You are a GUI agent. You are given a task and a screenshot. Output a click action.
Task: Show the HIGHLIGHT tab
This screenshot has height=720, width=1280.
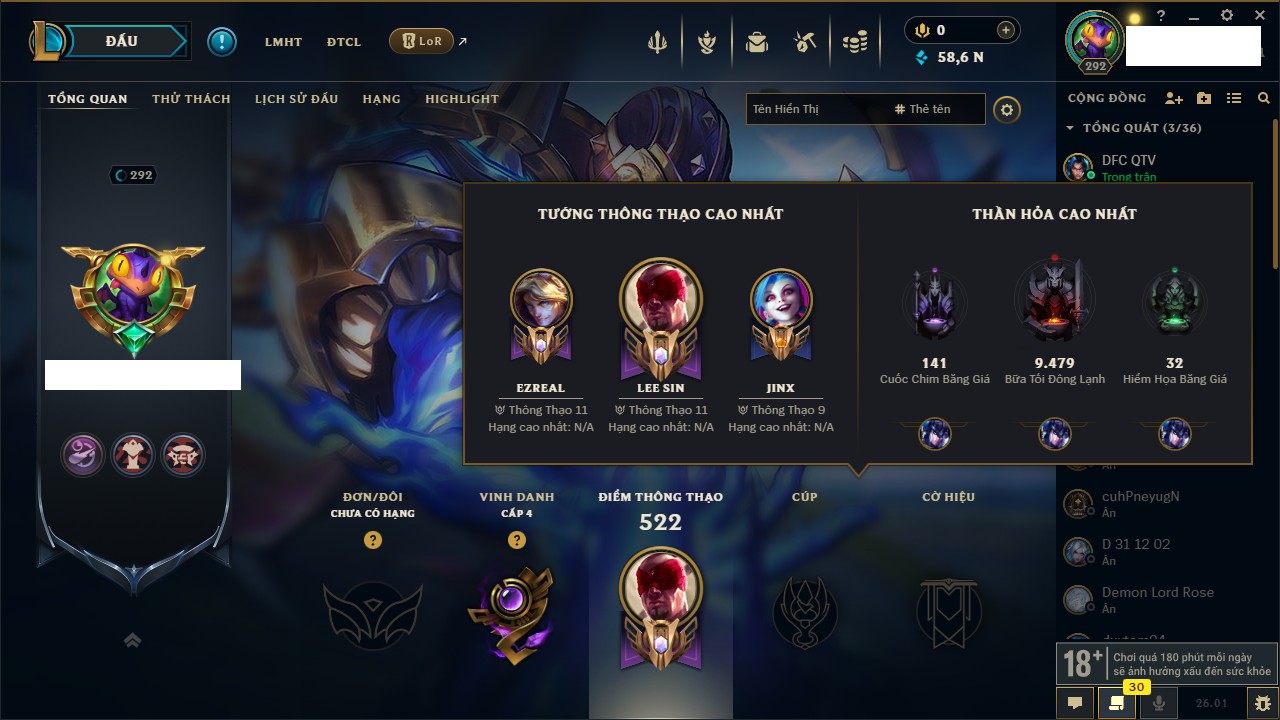(x=461, y=99)
